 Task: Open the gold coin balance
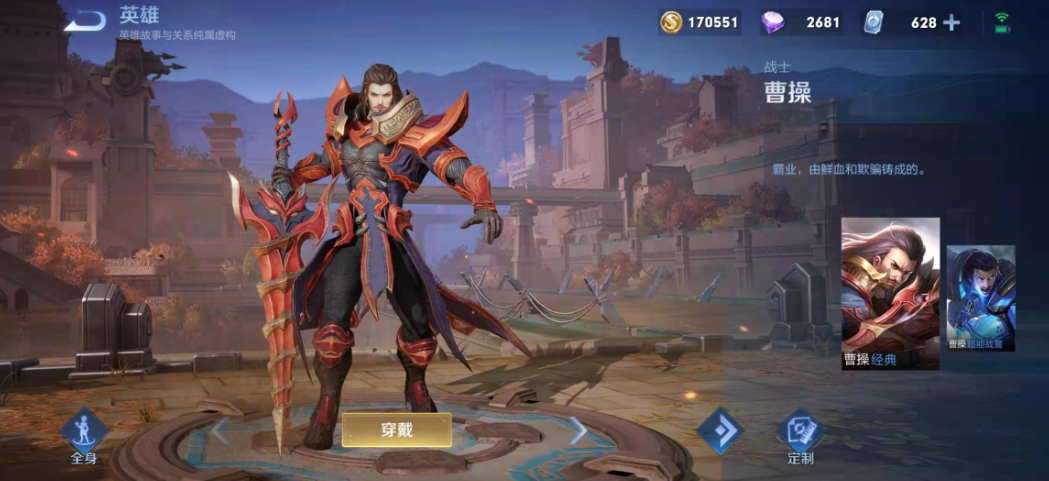pos(699,22)
